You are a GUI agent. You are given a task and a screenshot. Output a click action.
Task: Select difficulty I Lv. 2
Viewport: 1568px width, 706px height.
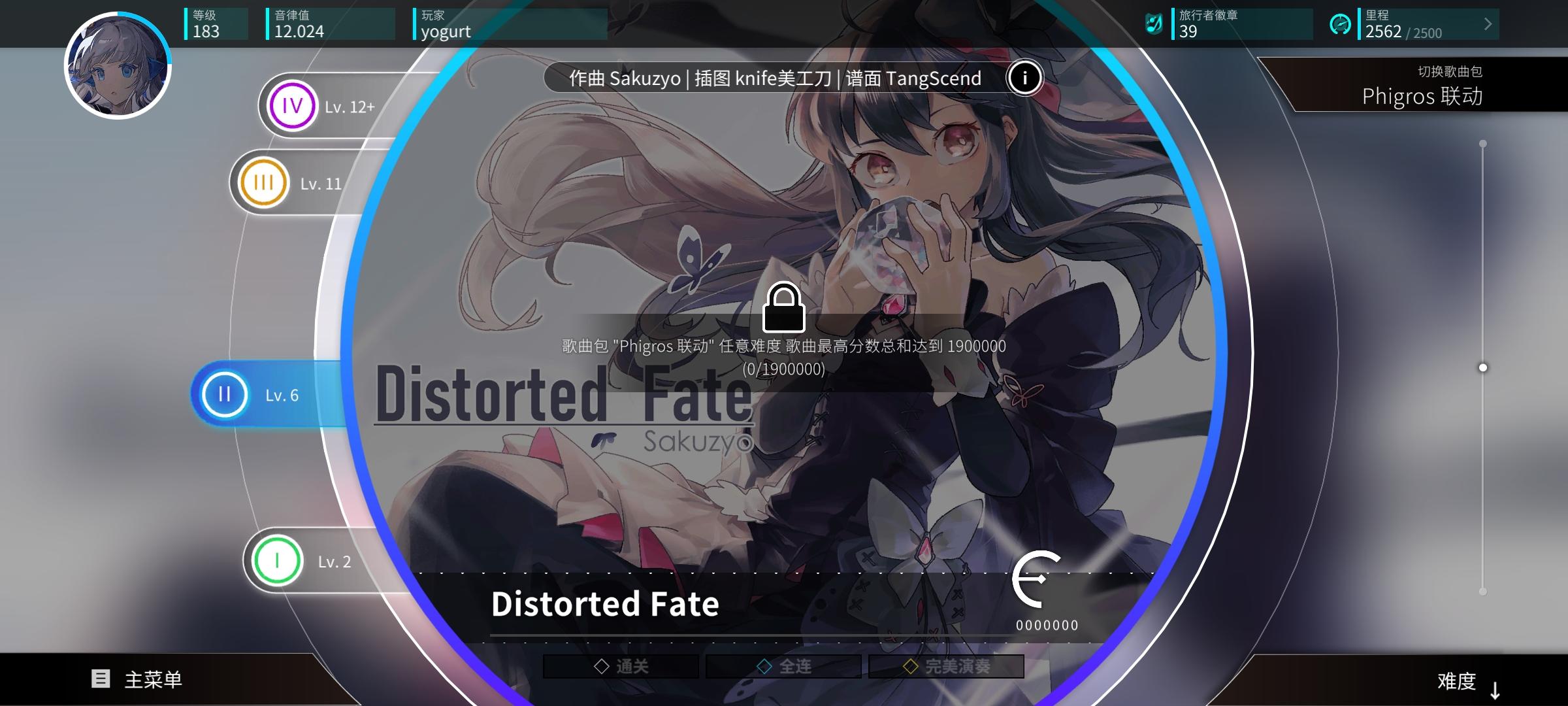[x=307, y=561]
